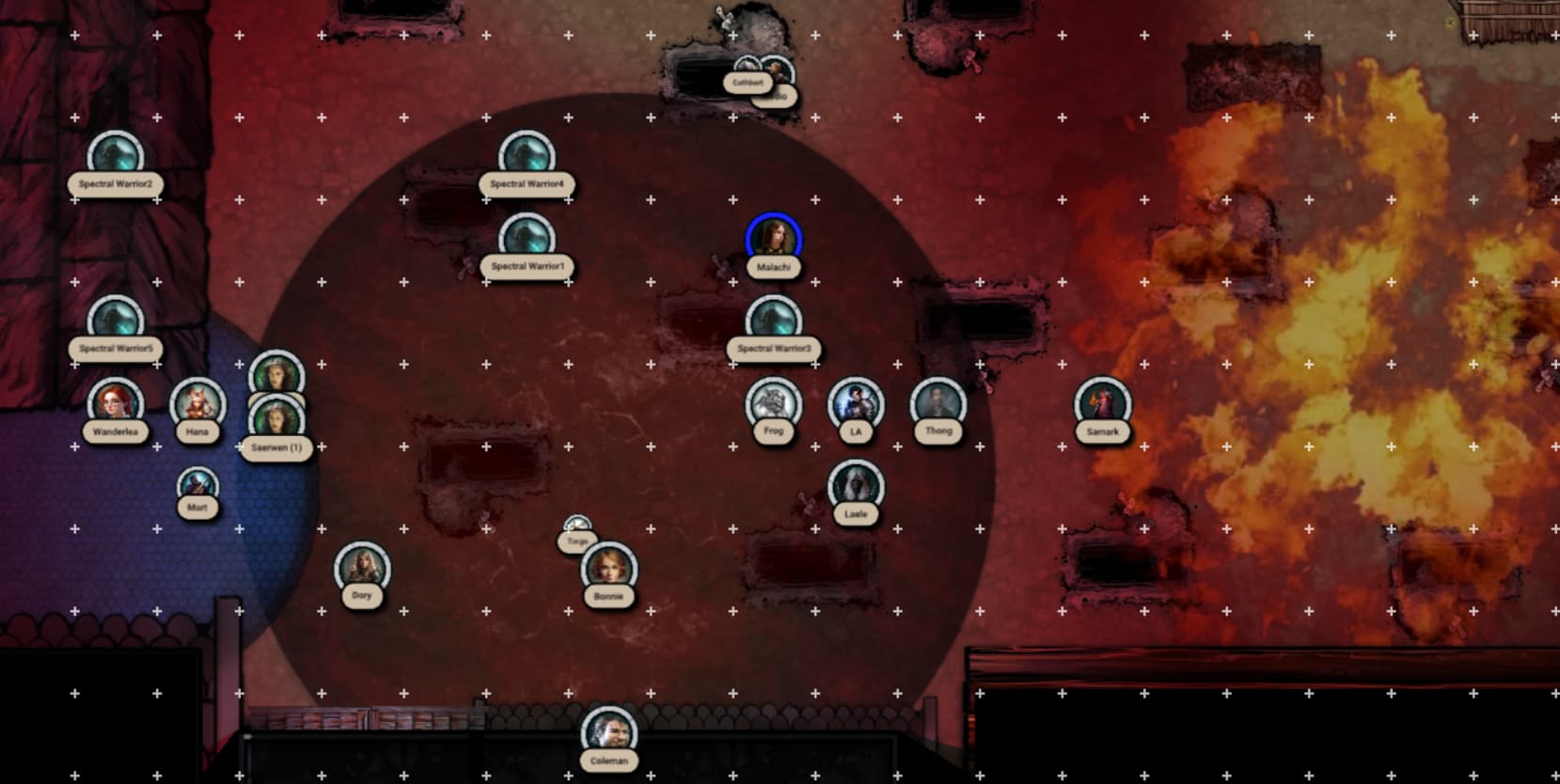The height and width of the screenshot is (784, 1560).
Task: Select the Wanderlea character token
Action: [115, 403]
